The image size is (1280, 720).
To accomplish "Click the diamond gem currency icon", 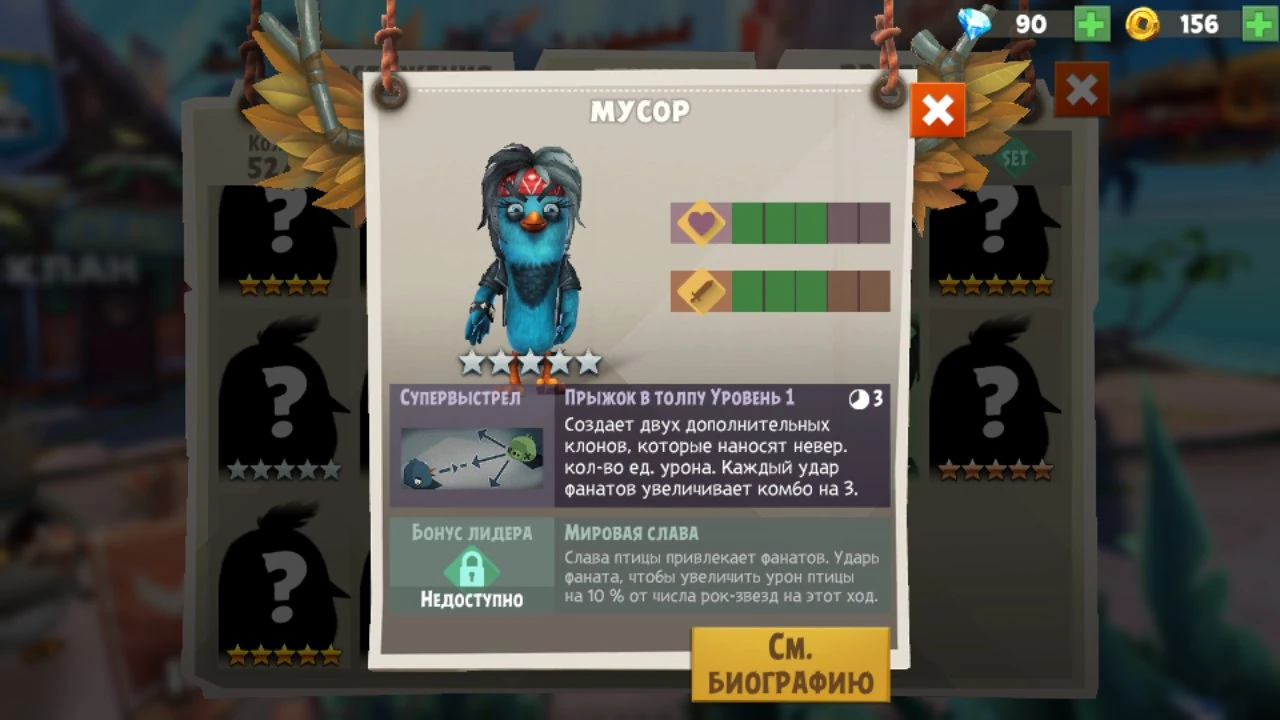I will point(973,24).
